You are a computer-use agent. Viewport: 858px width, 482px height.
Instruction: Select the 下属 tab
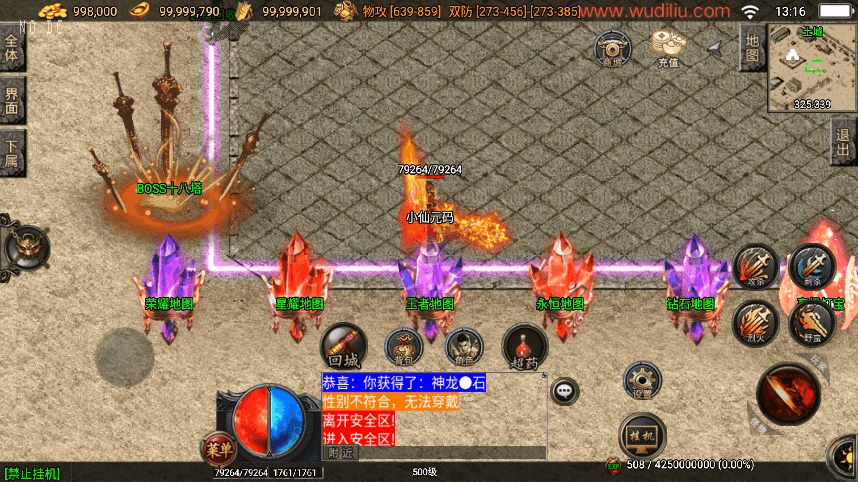click(12, 153)
